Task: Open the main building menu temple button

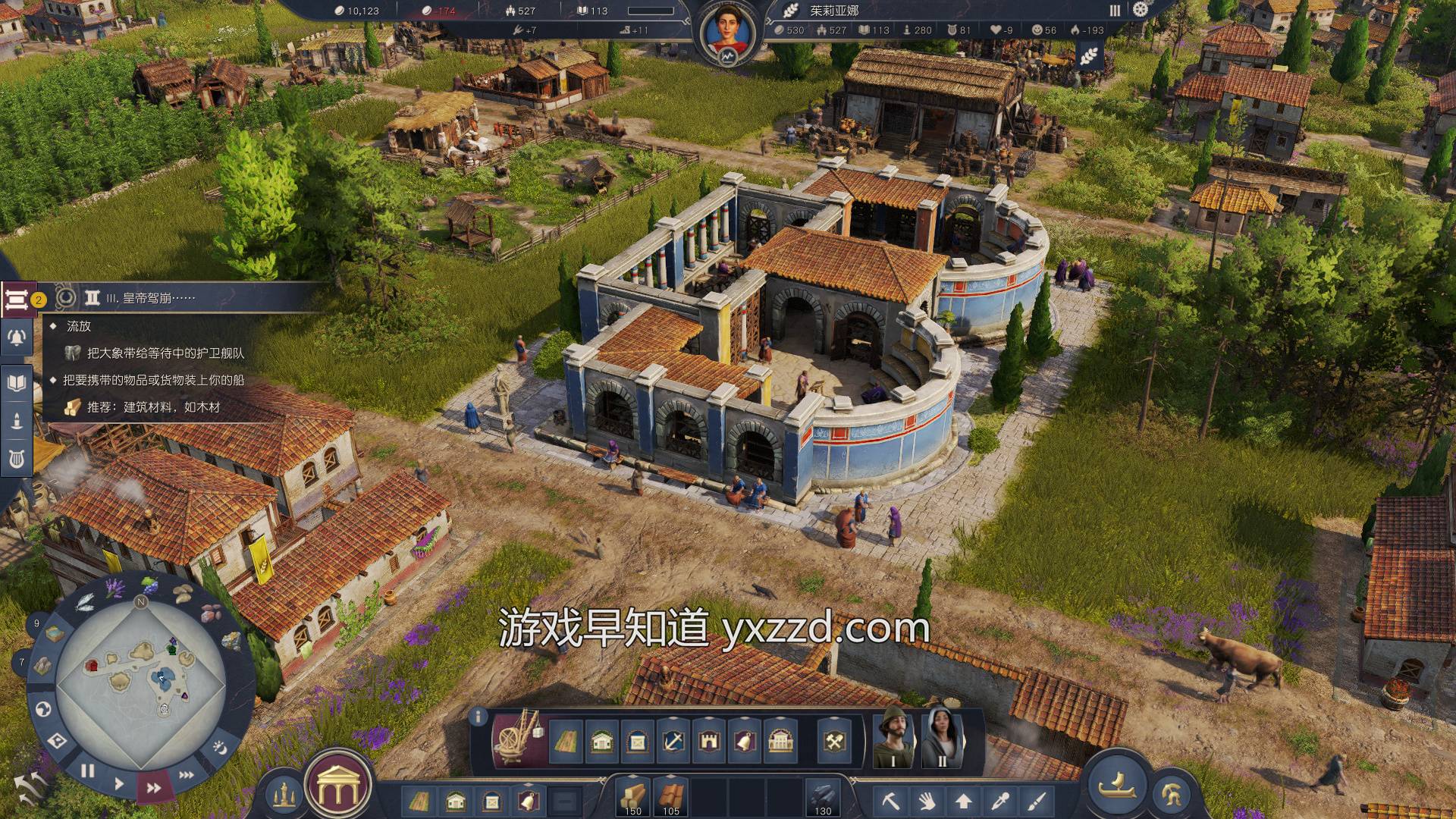Action: (x=337, y=789)
